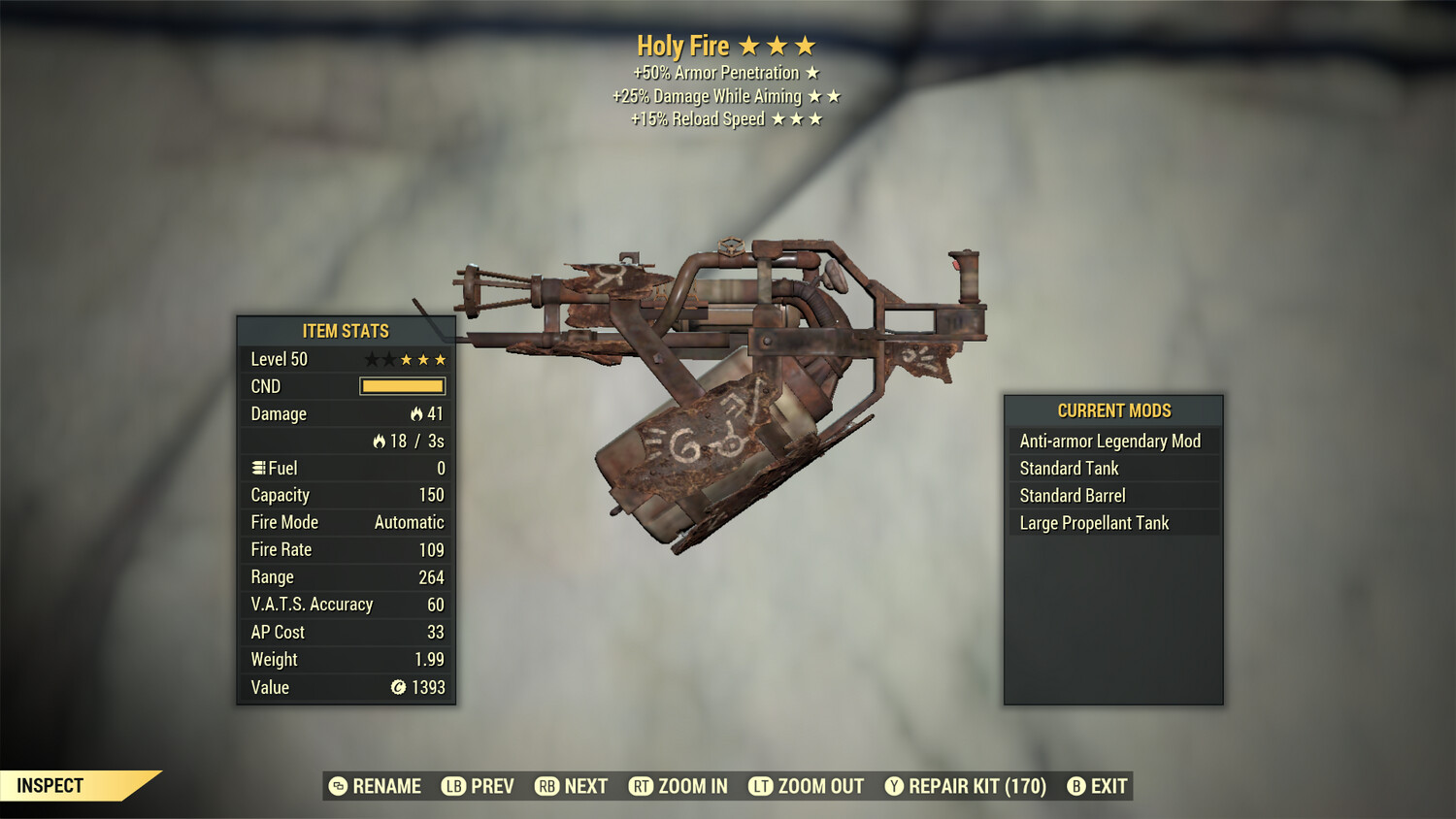This screenshot has height=819, width=1456.
Task: Click the caps icon beside Value 1393
Action: pyautogui.click(x=396, y=687)
